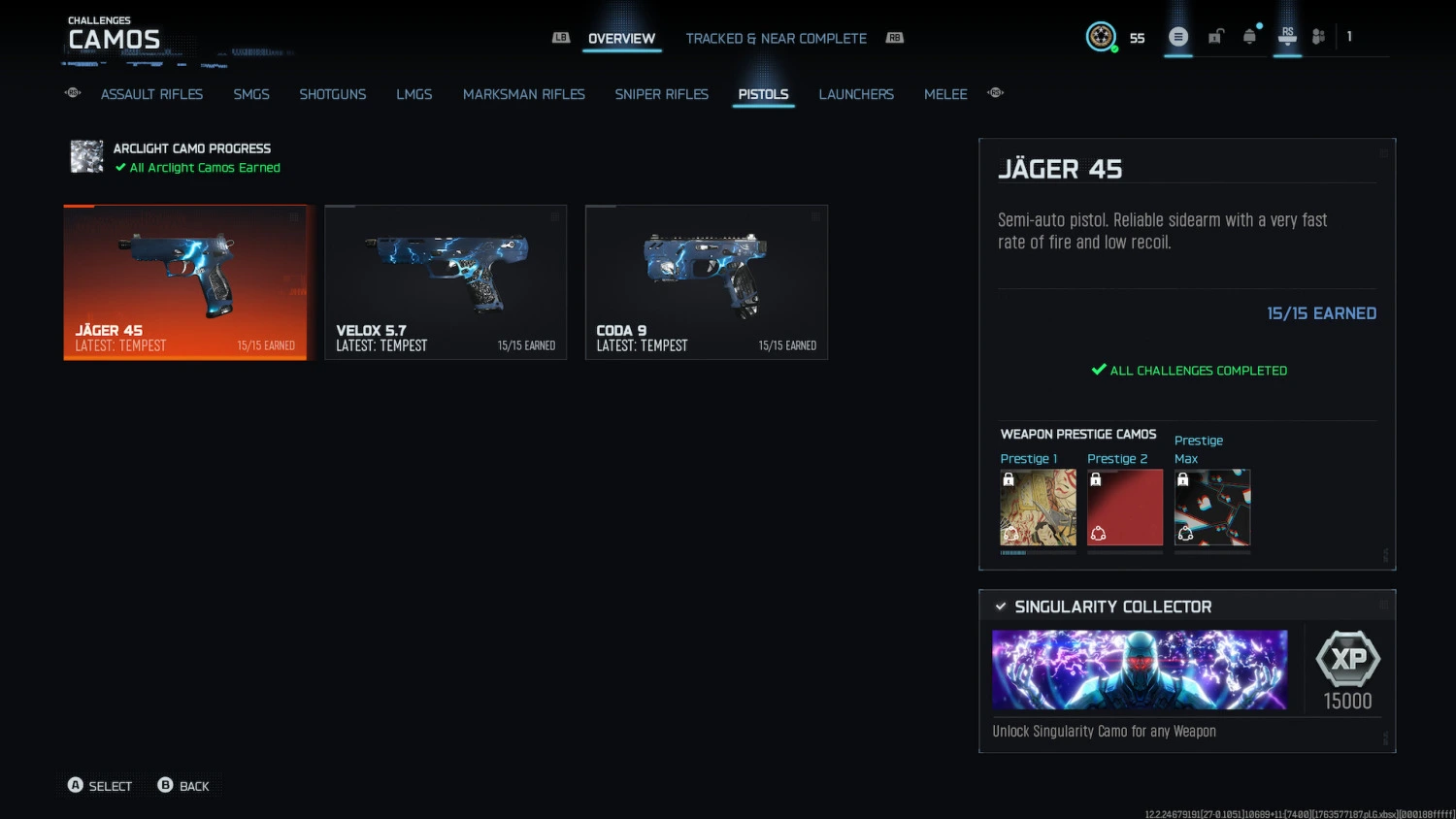Switch to the Tracked & Near Complete tab

point(776,38)
